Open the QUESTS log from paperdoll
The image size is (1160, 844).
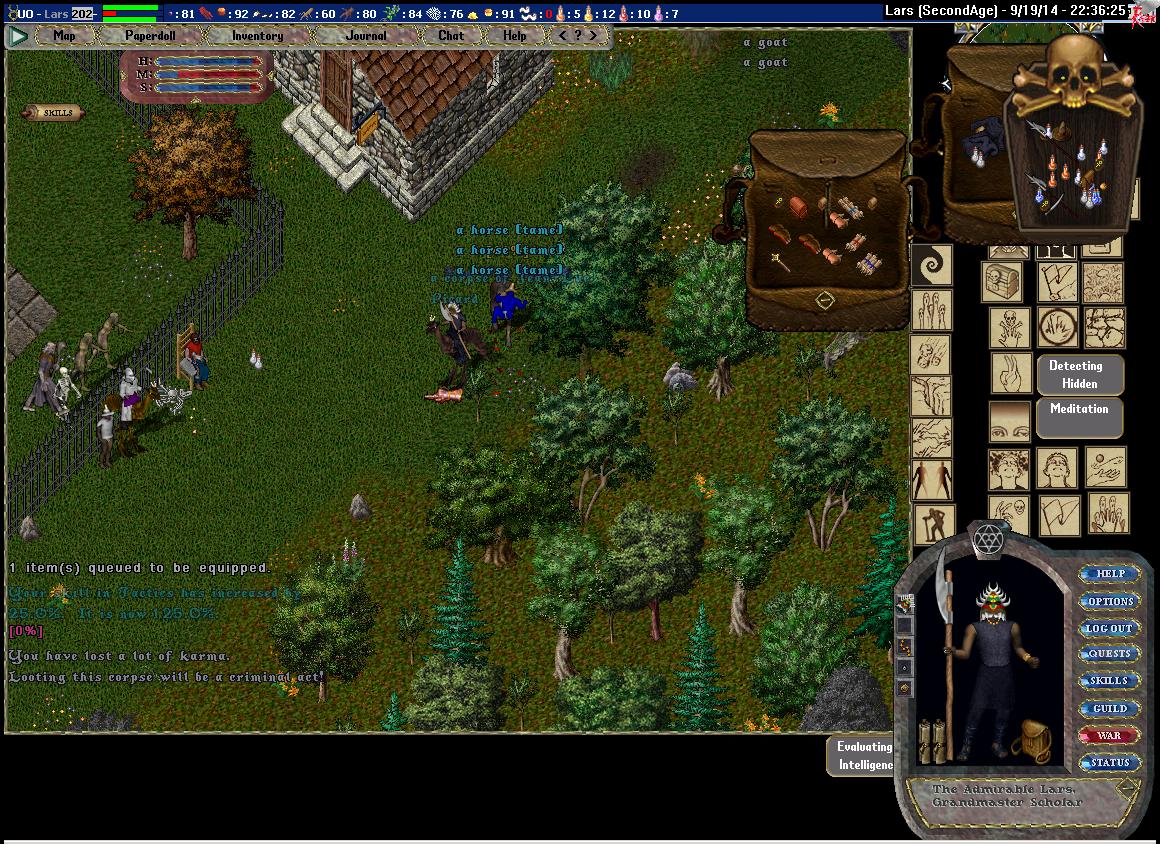[x=1110, y=654]
